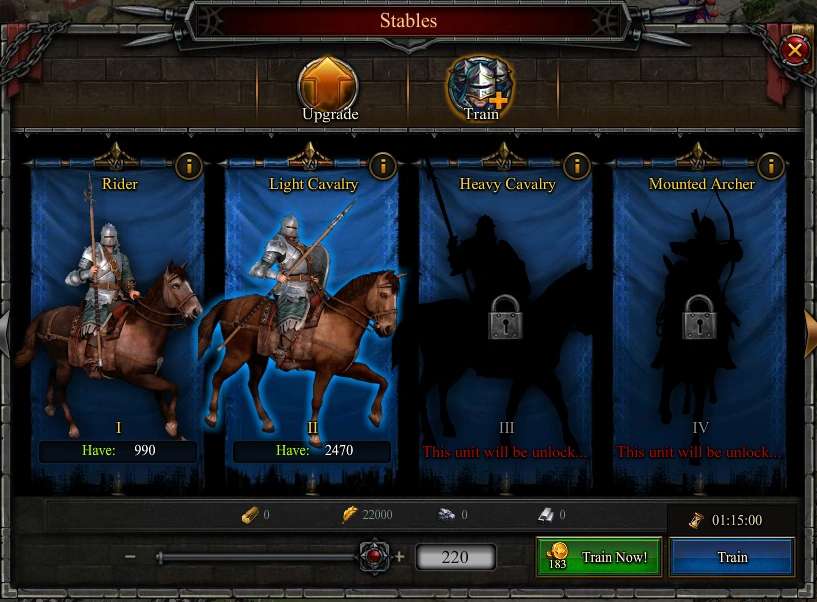View Mounted Archer info
This screenshot has width=817, height=602.
[770, 165]
